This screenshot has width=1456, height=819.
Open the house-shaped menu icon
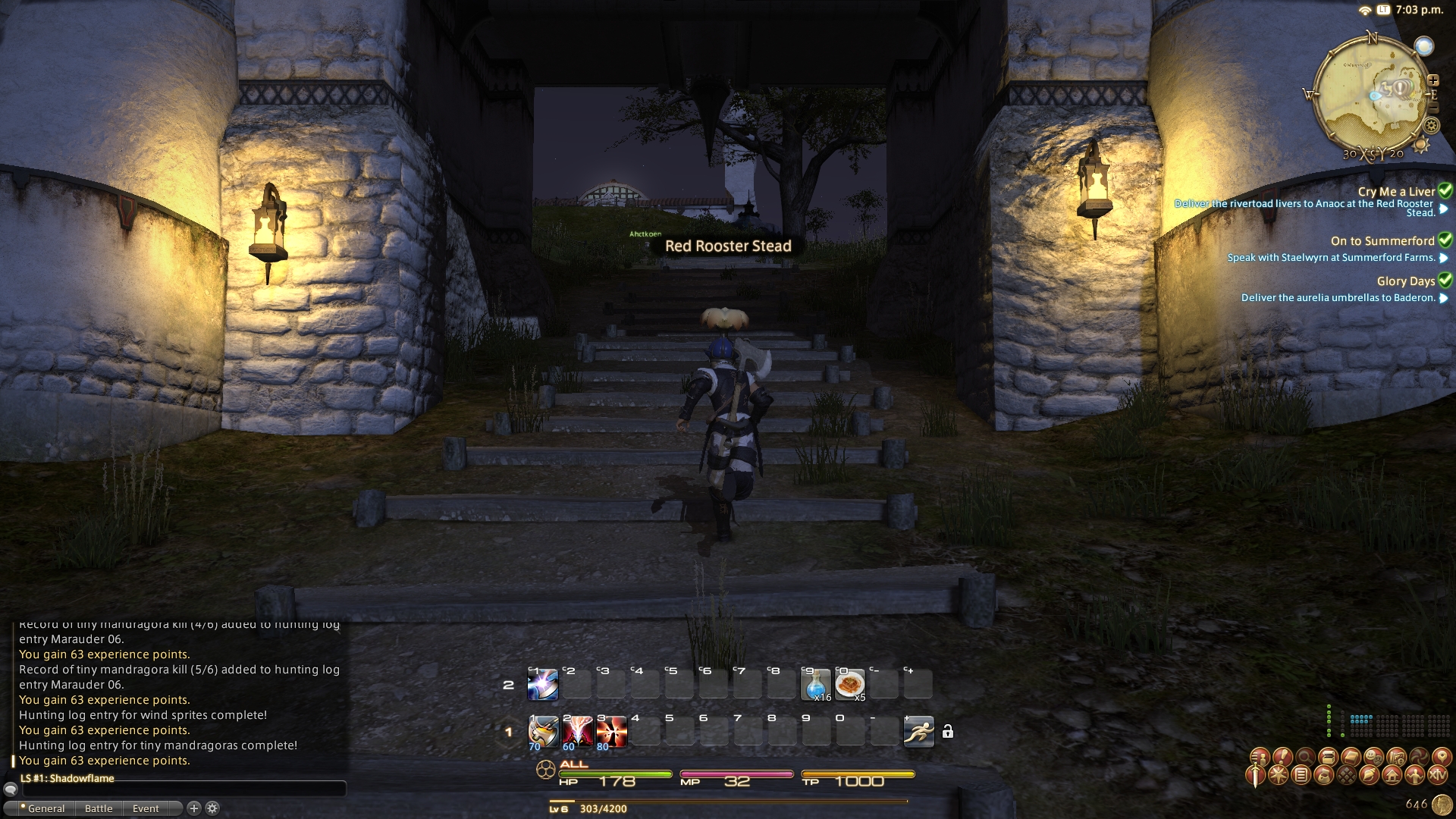click(x=1392, y=775)
